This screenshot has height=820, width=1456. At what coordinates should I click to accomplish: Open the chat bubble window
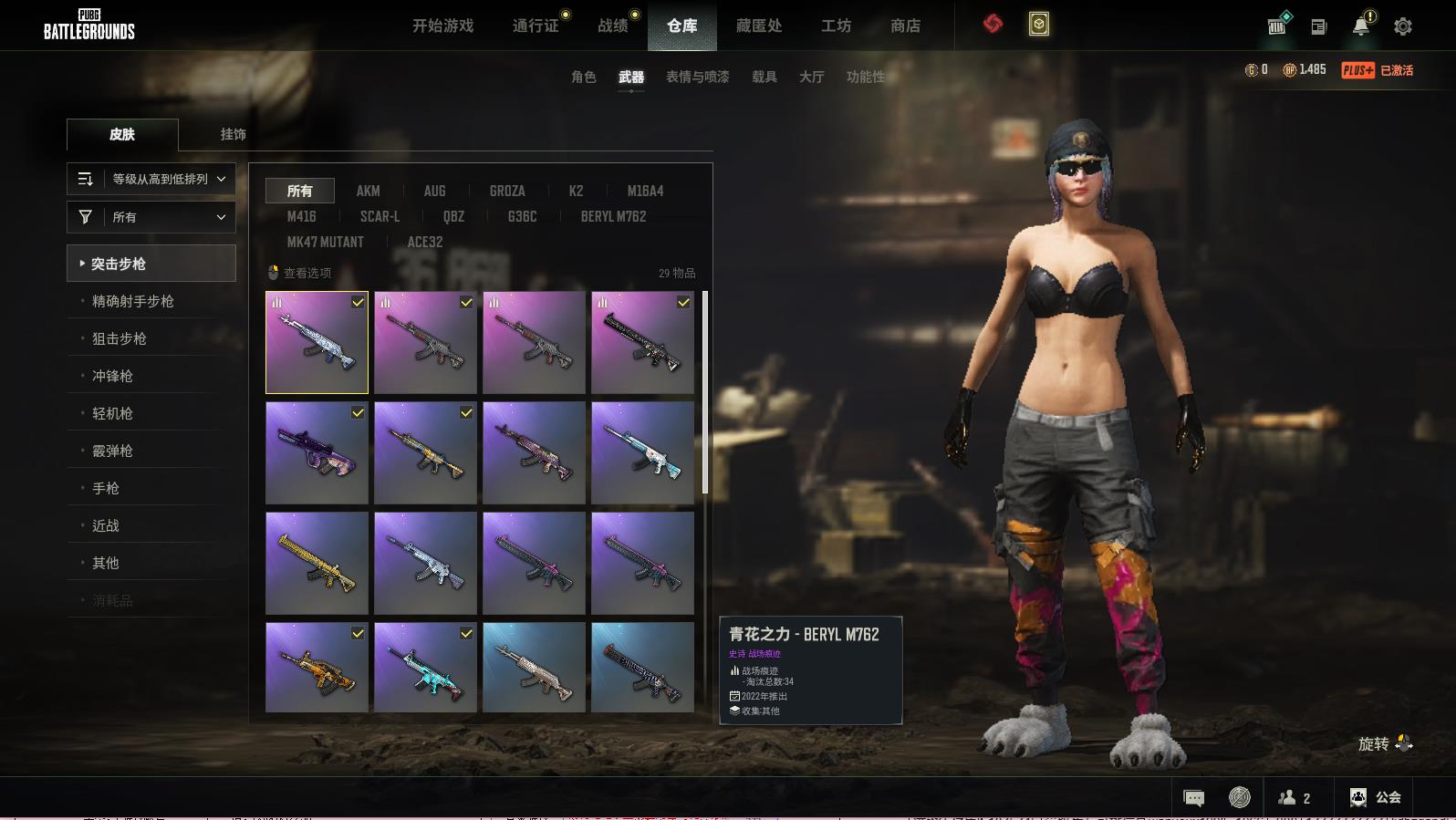pos(1193,798)
